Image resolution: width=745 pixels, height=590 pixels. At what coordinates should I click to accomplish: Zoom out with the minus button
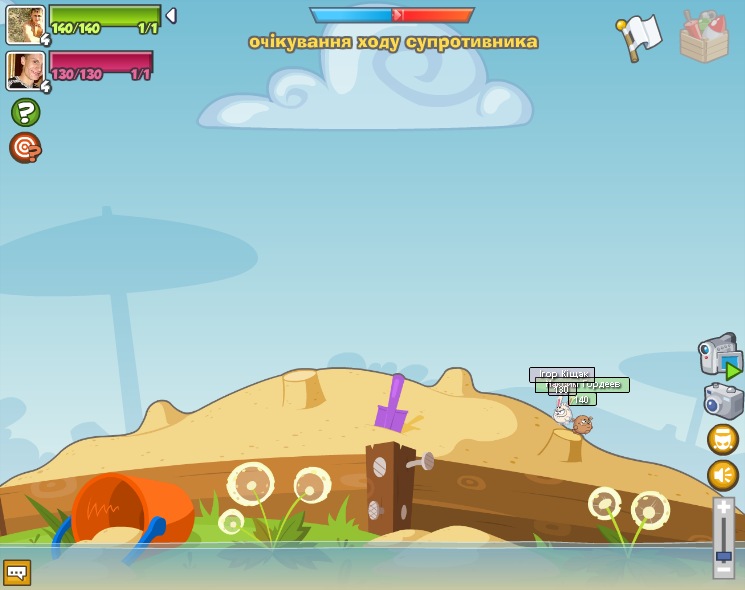tap(723, 569)
